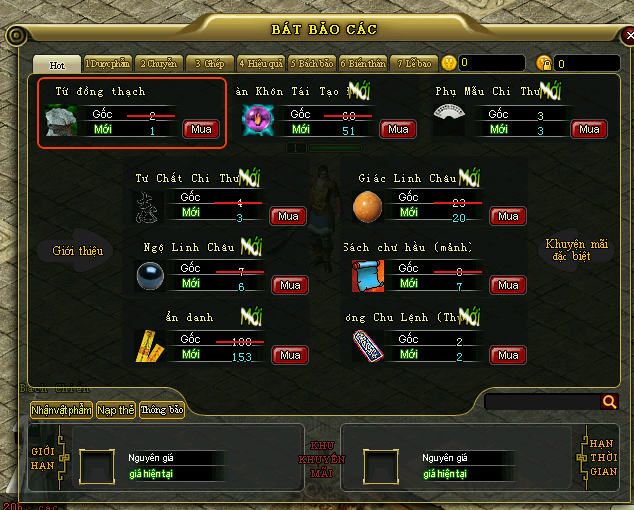Viewport: 634px width, 510px height.
Task: Buy Tử đồng thạch with Mua button
Action: tap(199, 129)
